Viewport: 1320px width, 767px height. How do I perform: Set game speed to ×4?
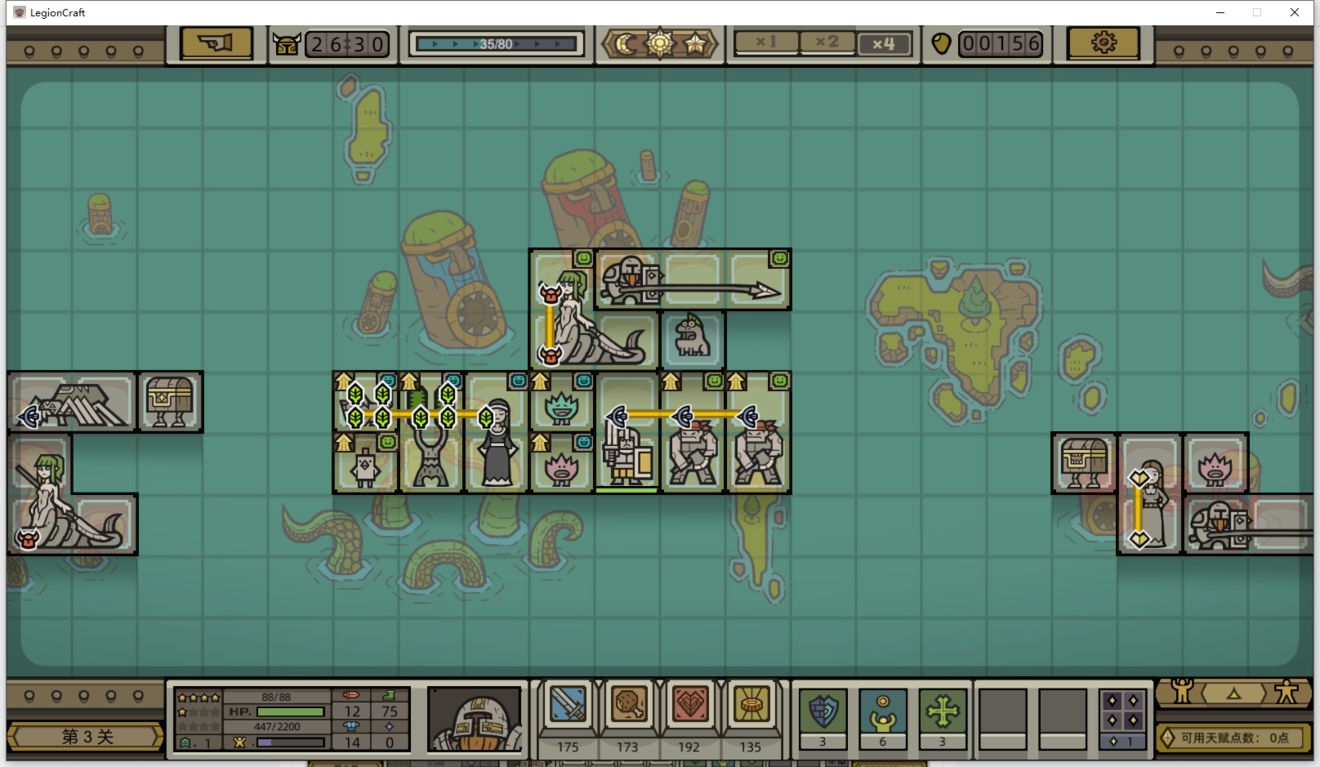tap(884, 43)
